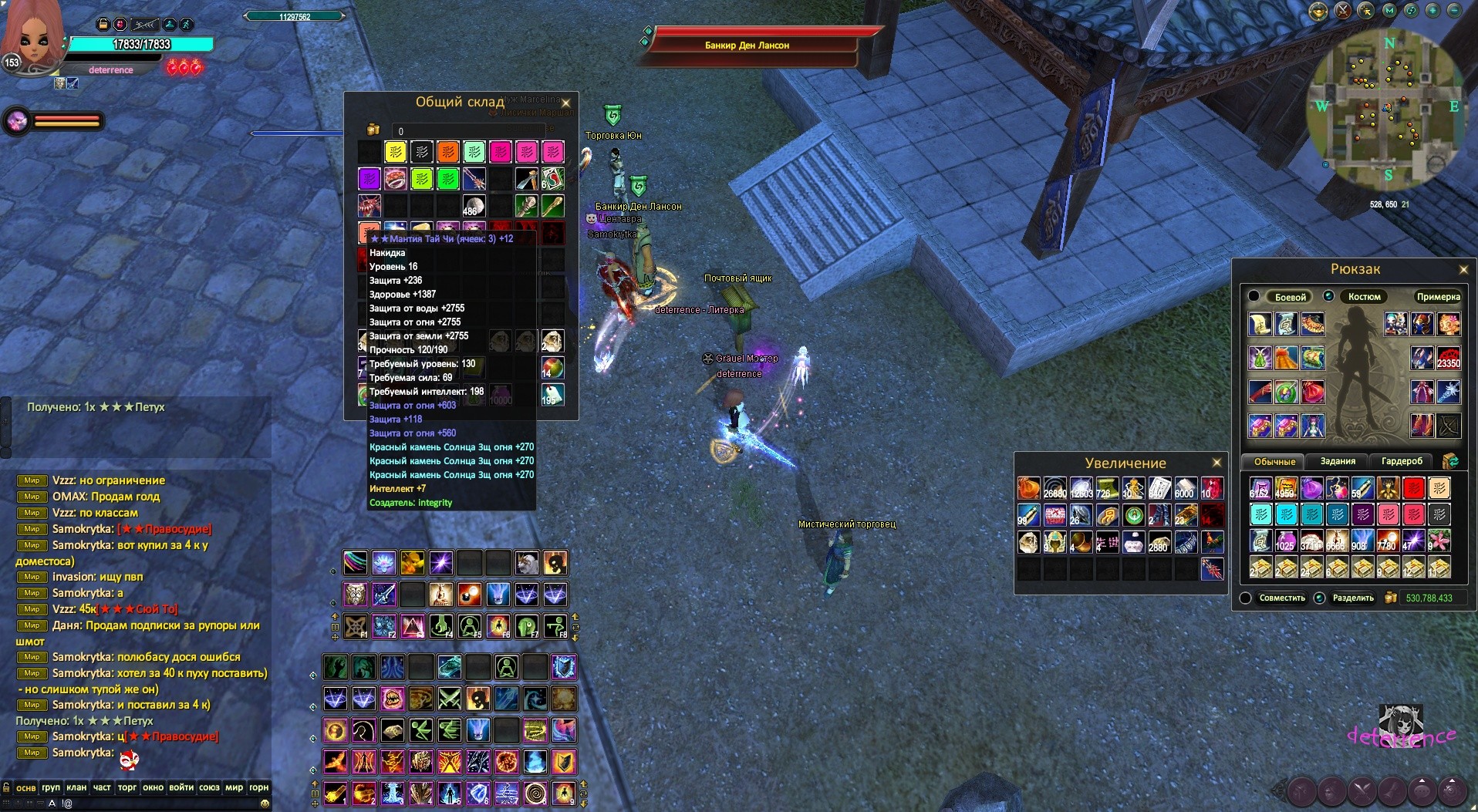Click the Примерка button

pyautogui.click(x=1438, y=297)
